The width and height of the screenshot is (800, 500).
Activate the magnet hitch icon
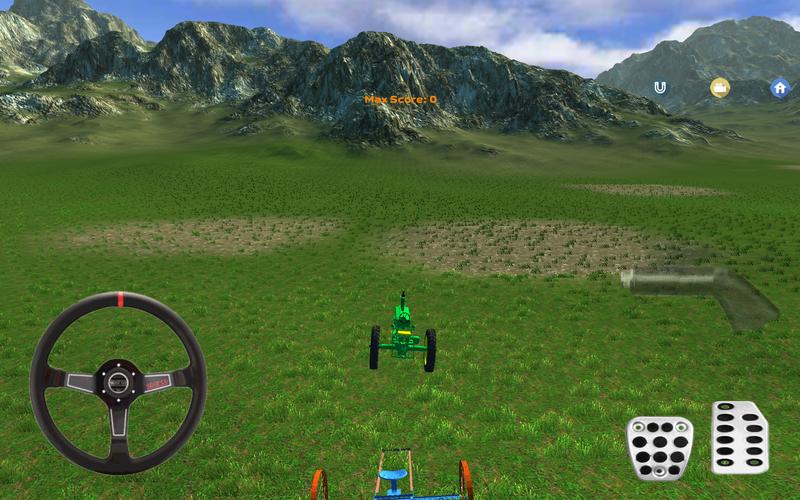(x=659, y=88)
